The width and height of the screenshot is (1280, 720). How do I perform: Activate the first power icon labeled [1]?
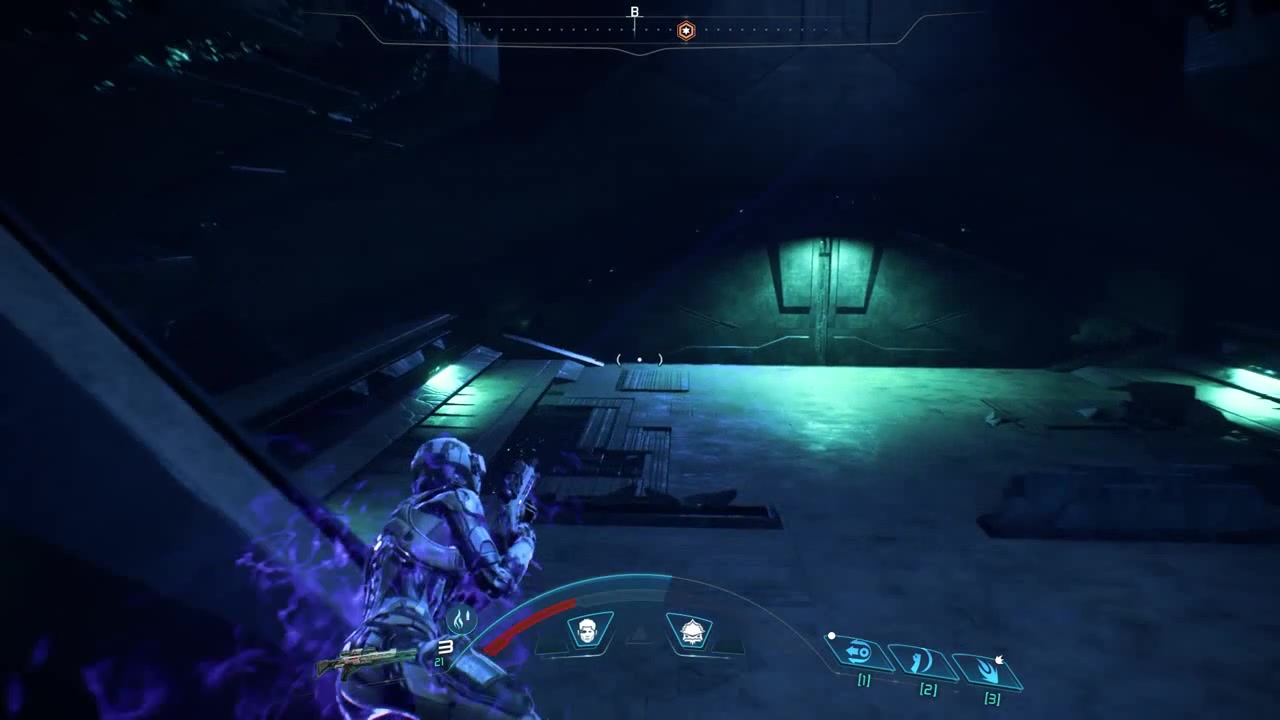(858, 653)
